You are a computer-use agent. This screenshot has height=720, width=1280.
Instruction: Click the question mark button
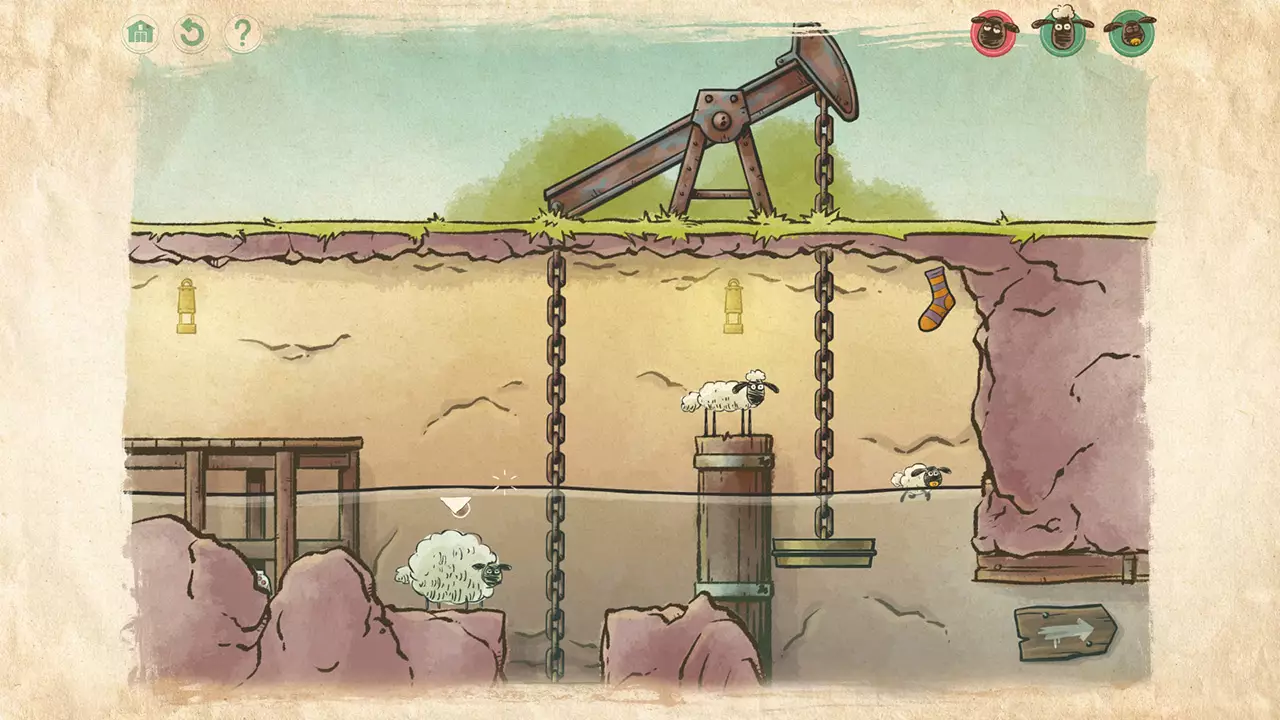pos(243,33)
